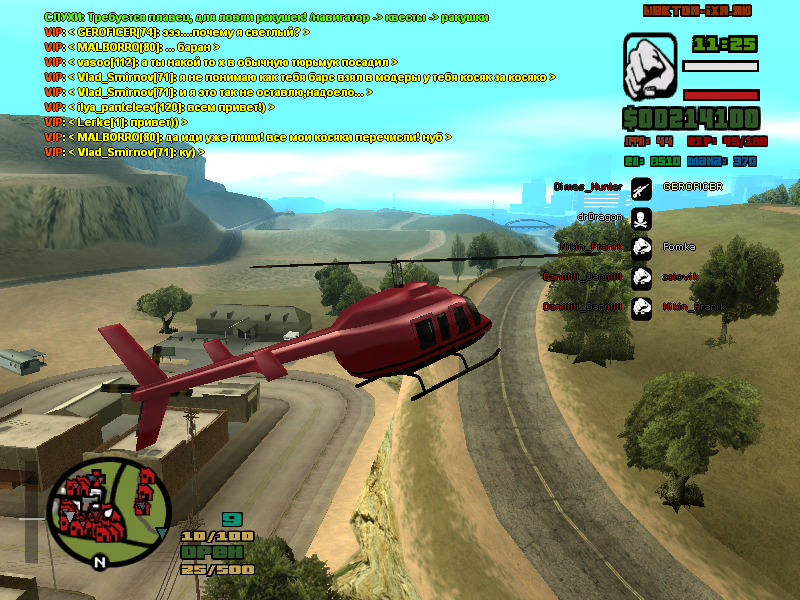Viewport: 800px width, 600px height.
Task: Click the skull and crossbones death icon
Action: pos(641,216)
